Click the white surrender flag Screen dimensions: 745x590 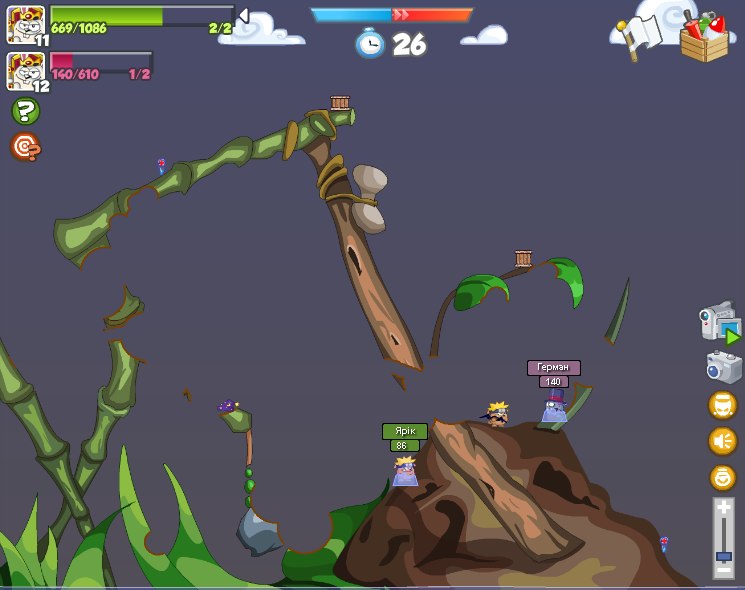point(638,38)
